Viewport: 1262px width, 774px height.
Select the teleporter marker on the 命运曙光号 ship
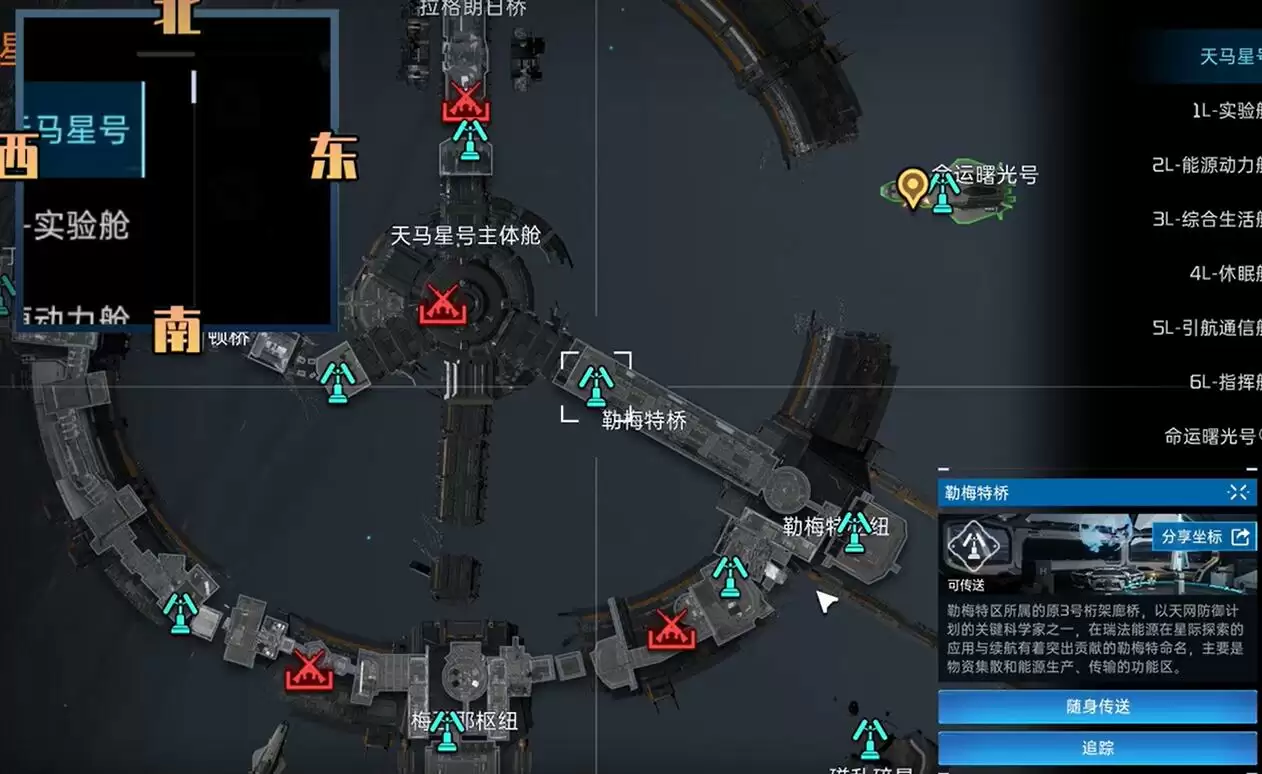pyautogui.click(x=943, y=191)
